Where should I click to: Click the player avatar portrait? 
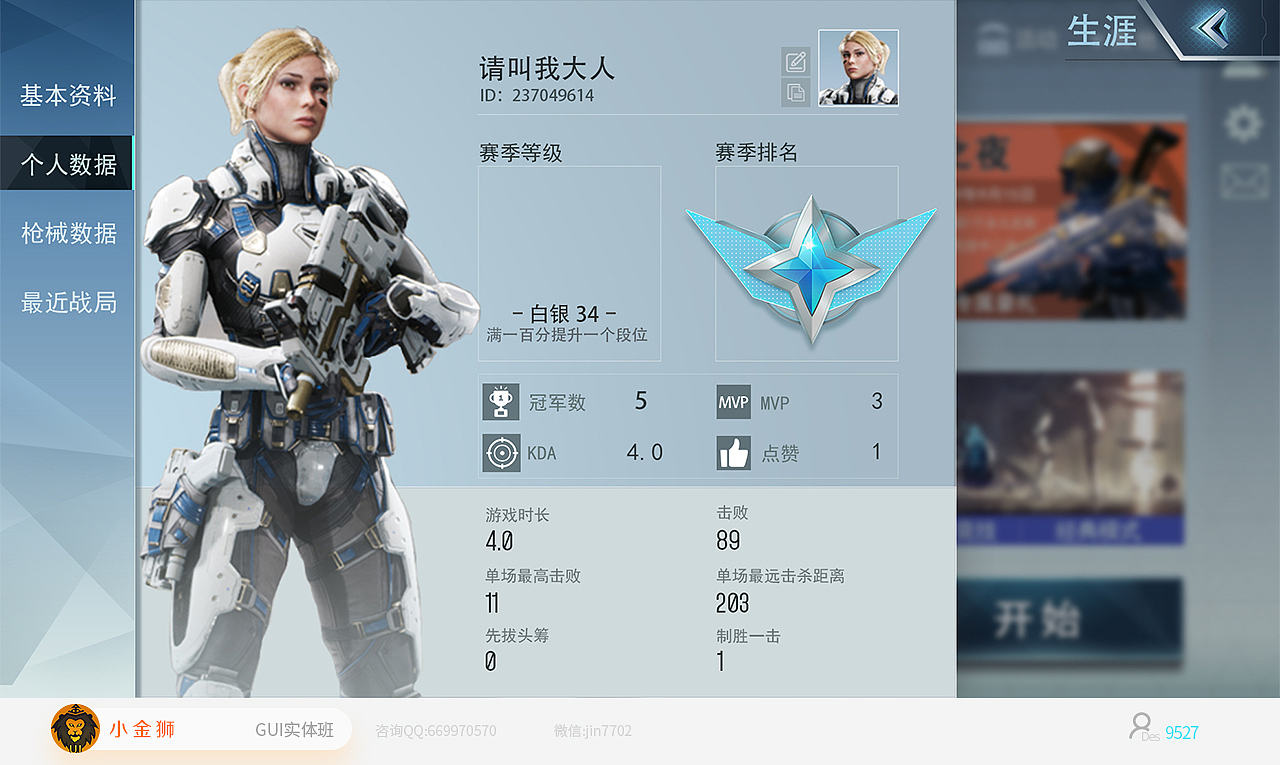pyautogui.click(x=857, y=68)
